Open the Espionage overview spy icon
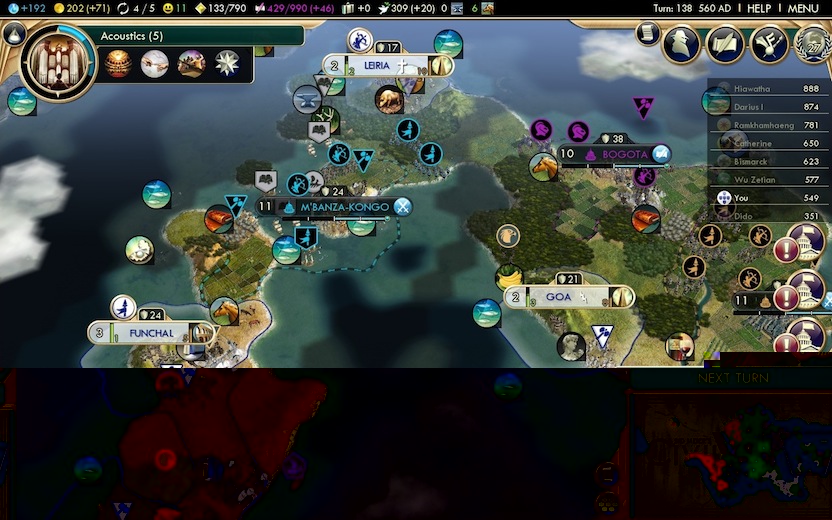 (x=681, y=44)
